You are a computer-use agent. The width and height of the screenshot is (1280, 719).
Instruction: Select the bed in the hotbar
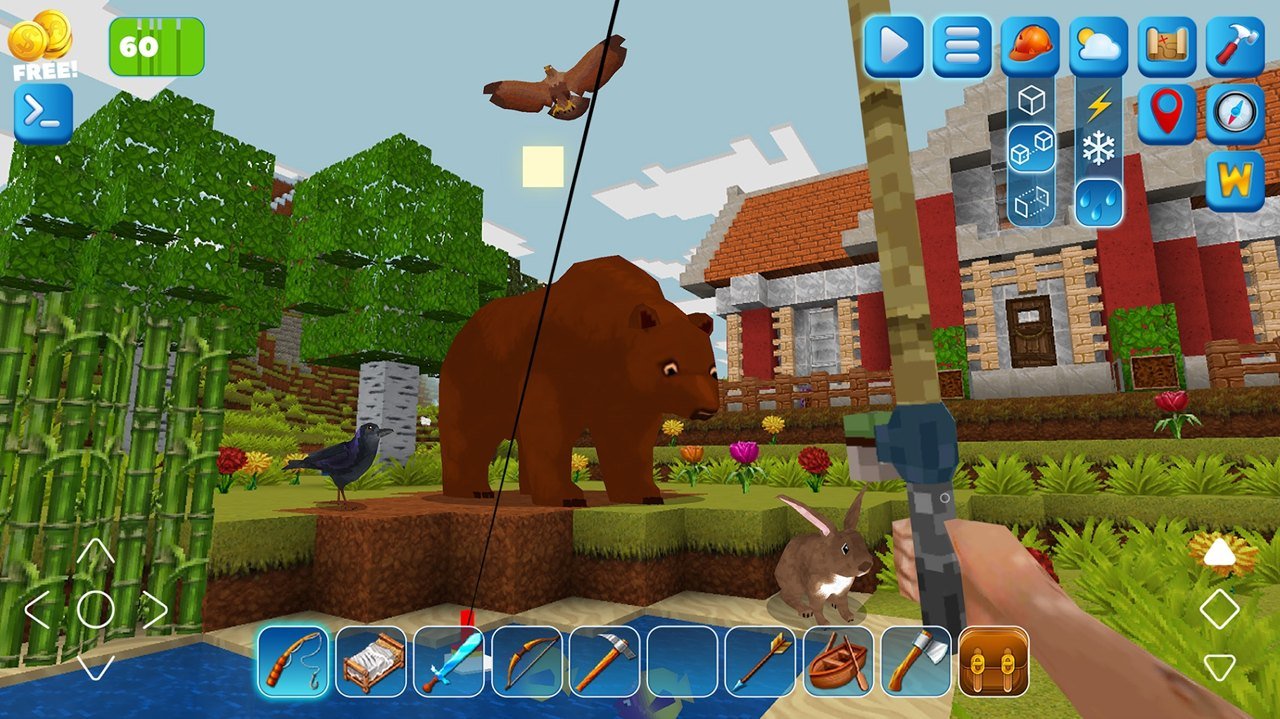tap(371, 661)
